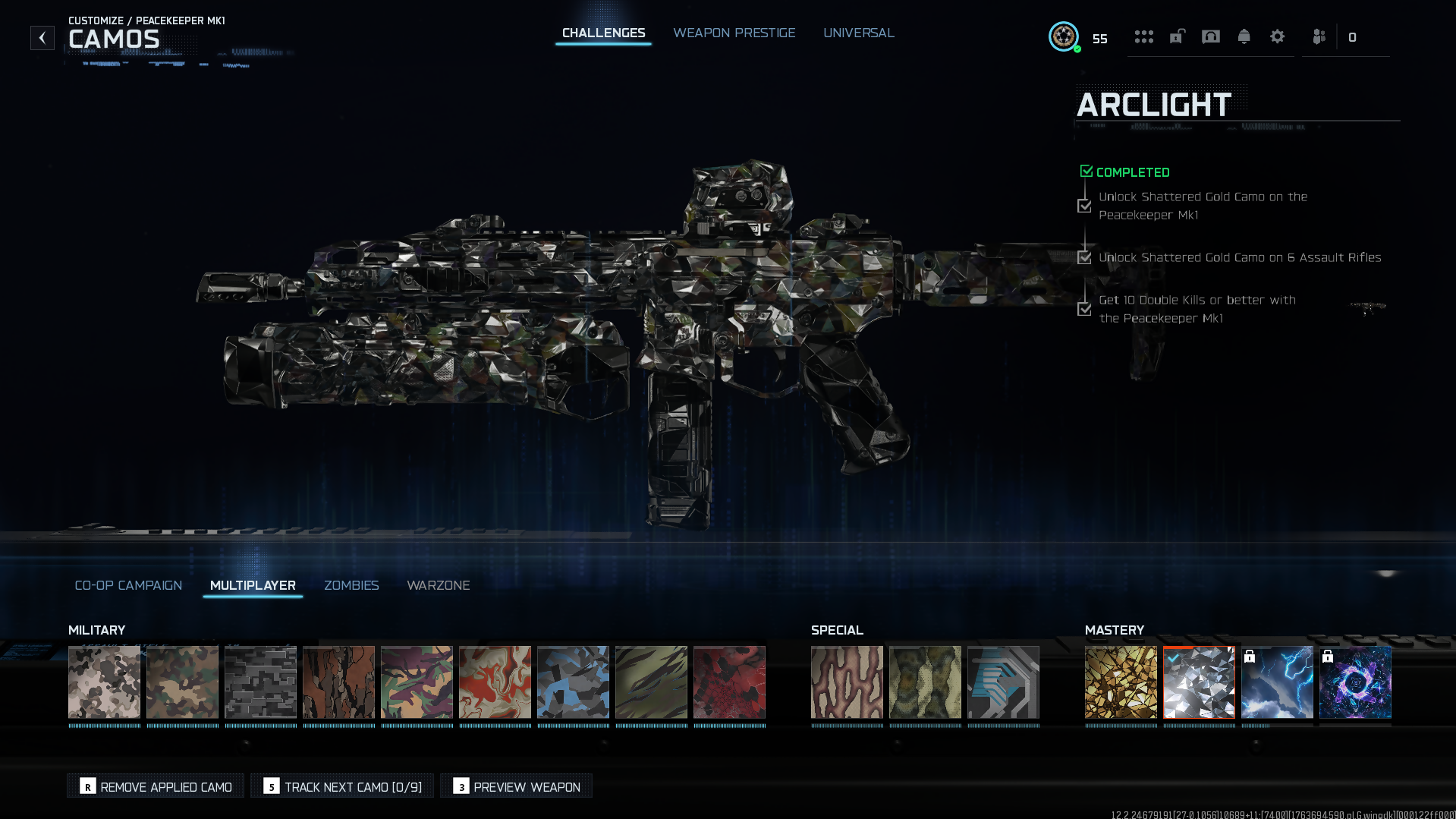Activate Track Next Camo
The width and height of the screenshot is (1456, 819).
click(x=342, y=786)
